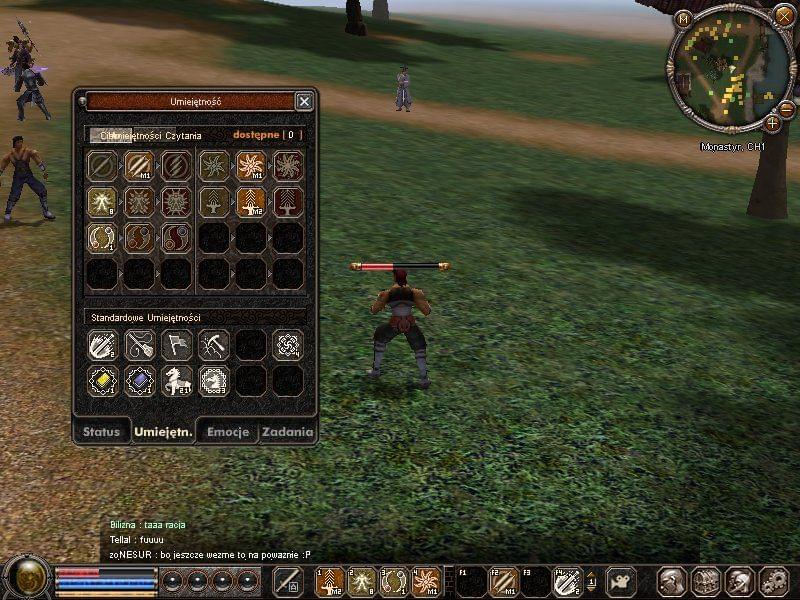Screen dimensions: 800x600
Task: Trigger the spinning blades skill in hotbar slot 4
Action: tap(425, 581)
